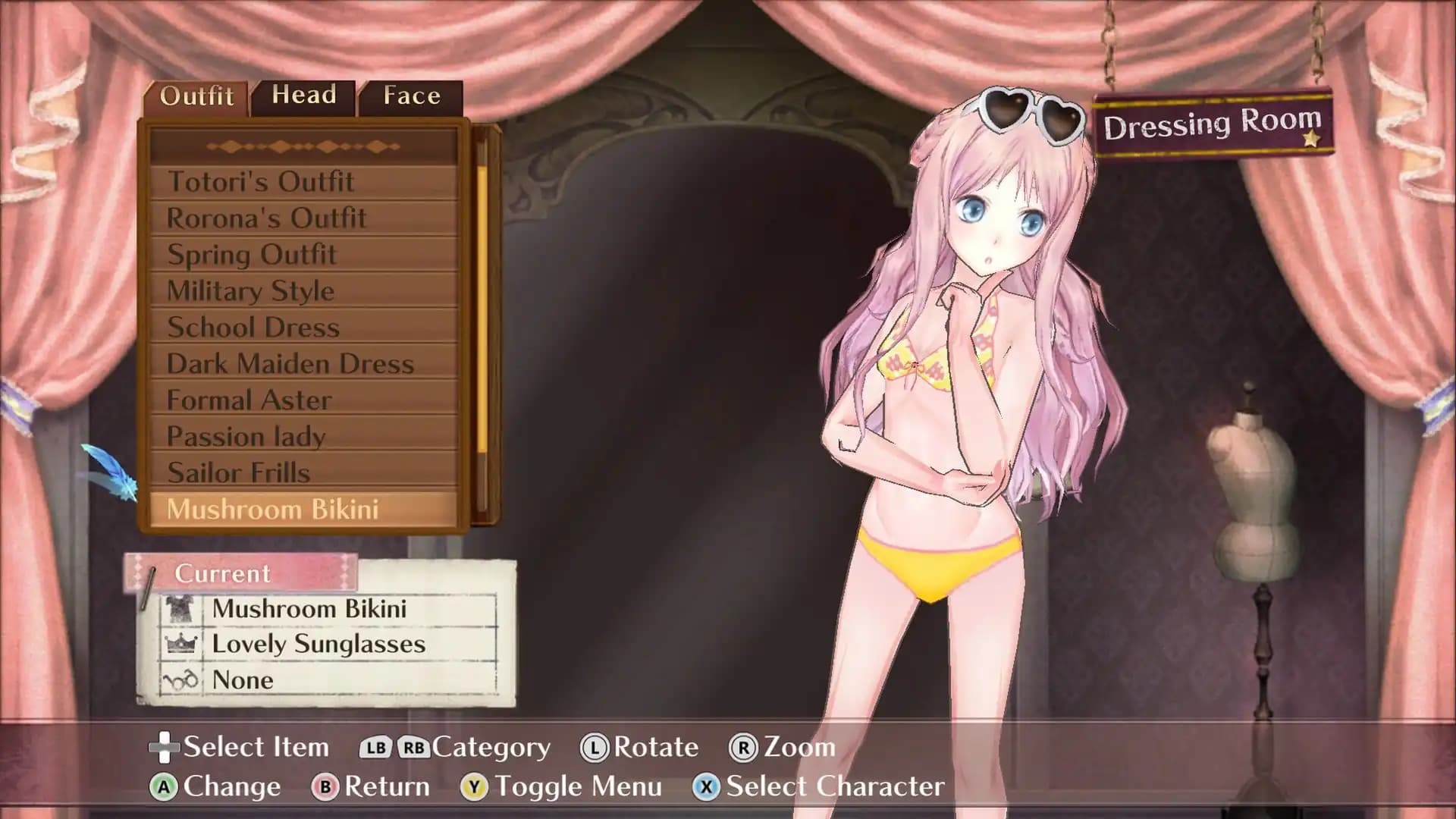
Task: Click the outfit clothing icon next to Mushroom Bikini
Action: coord(180,609)
